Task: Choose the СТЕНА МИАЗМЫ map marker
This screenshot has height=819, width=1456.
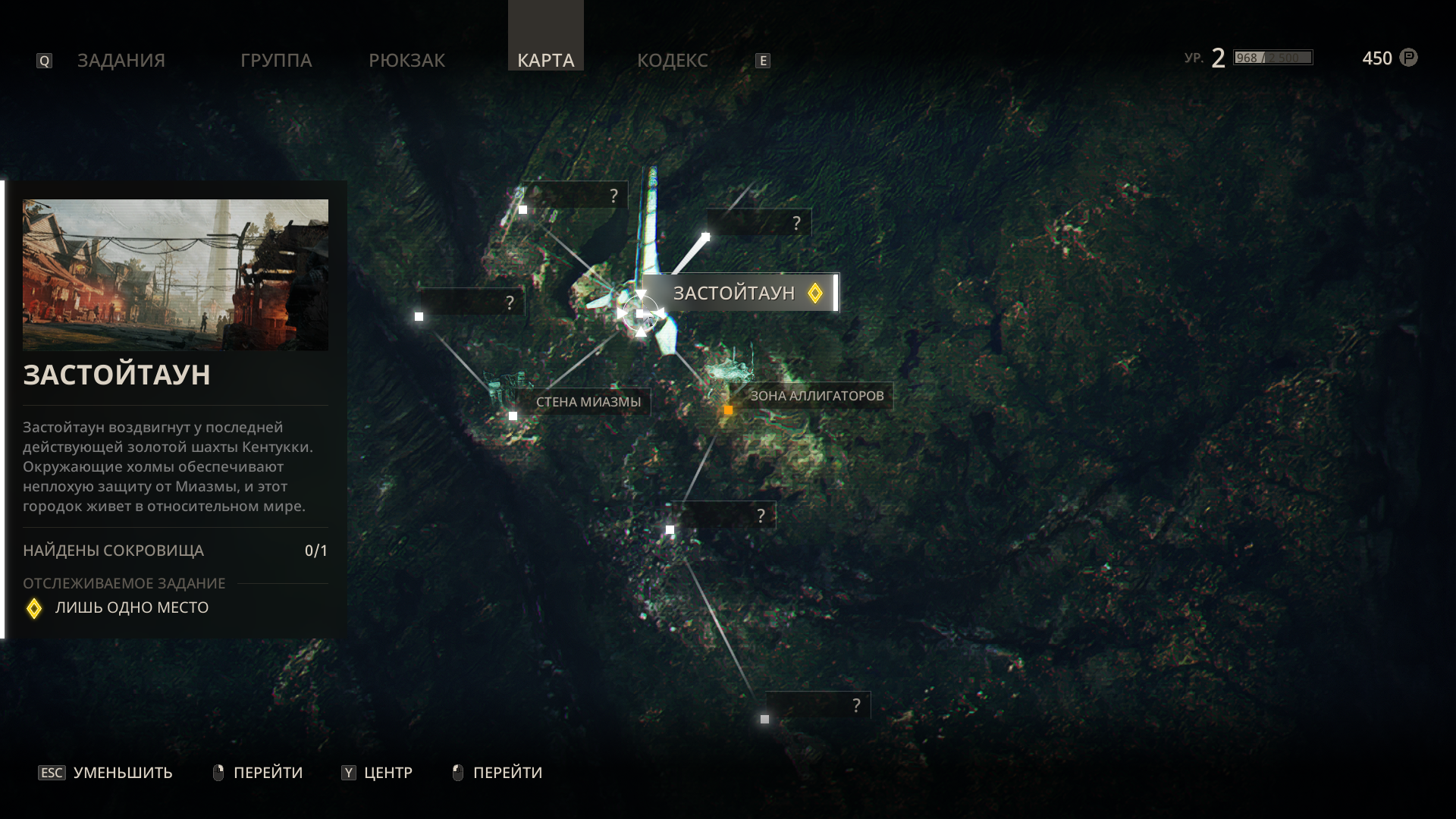Action: click(588, 402)
